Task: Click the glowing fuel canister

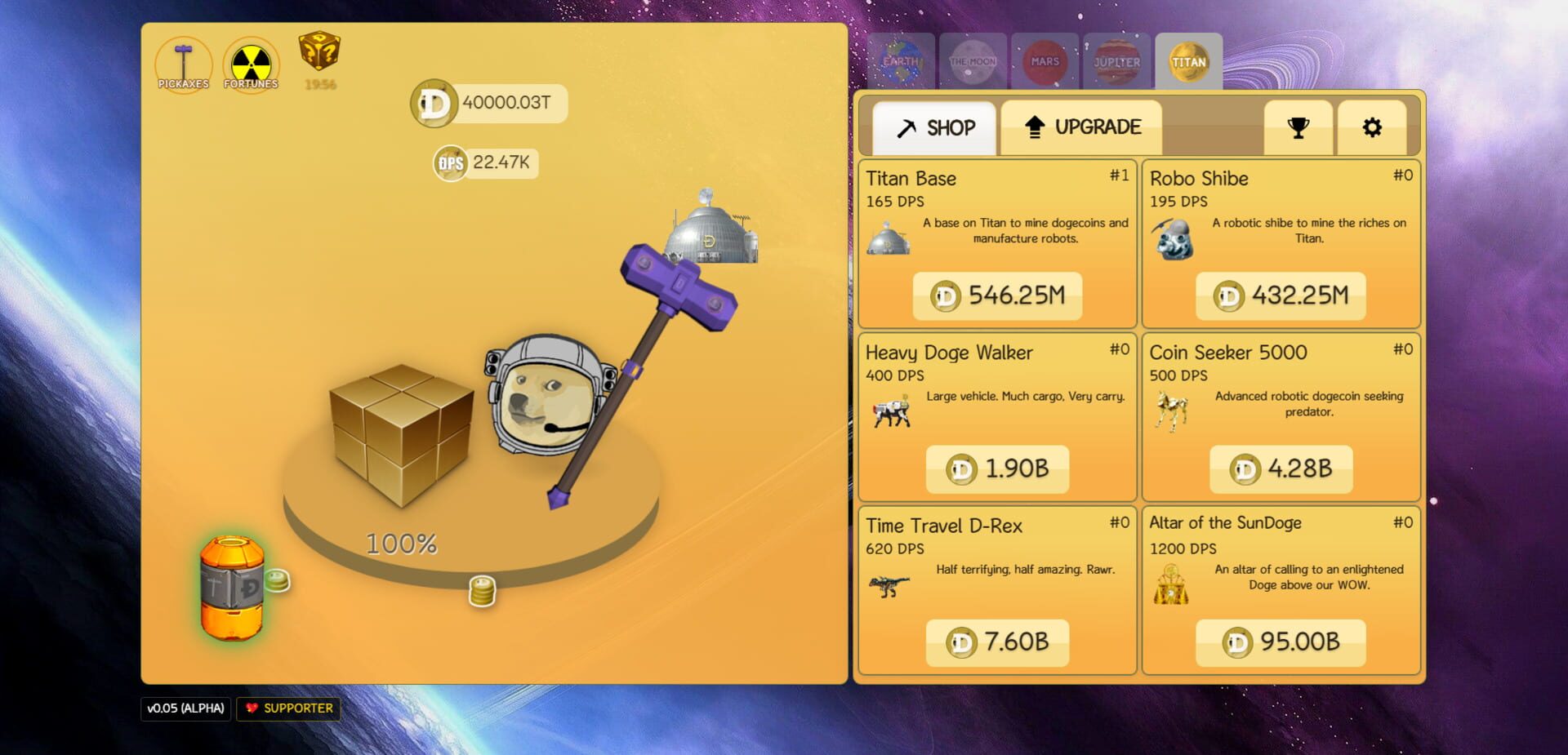Action: (x=233, y=586)
